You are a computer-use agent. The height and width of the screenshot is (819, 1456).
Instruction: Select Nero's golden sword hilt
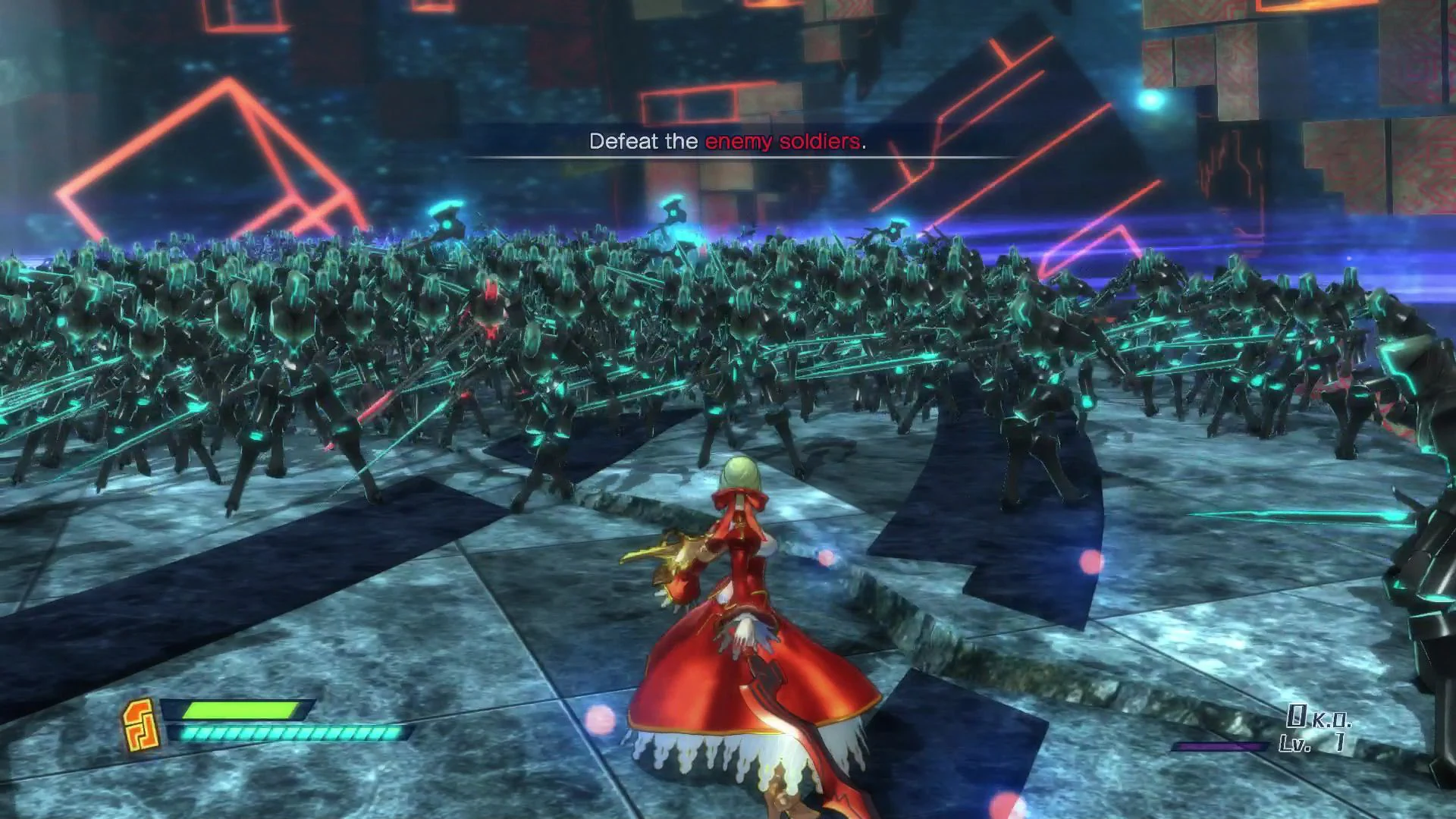coord(675,554)
